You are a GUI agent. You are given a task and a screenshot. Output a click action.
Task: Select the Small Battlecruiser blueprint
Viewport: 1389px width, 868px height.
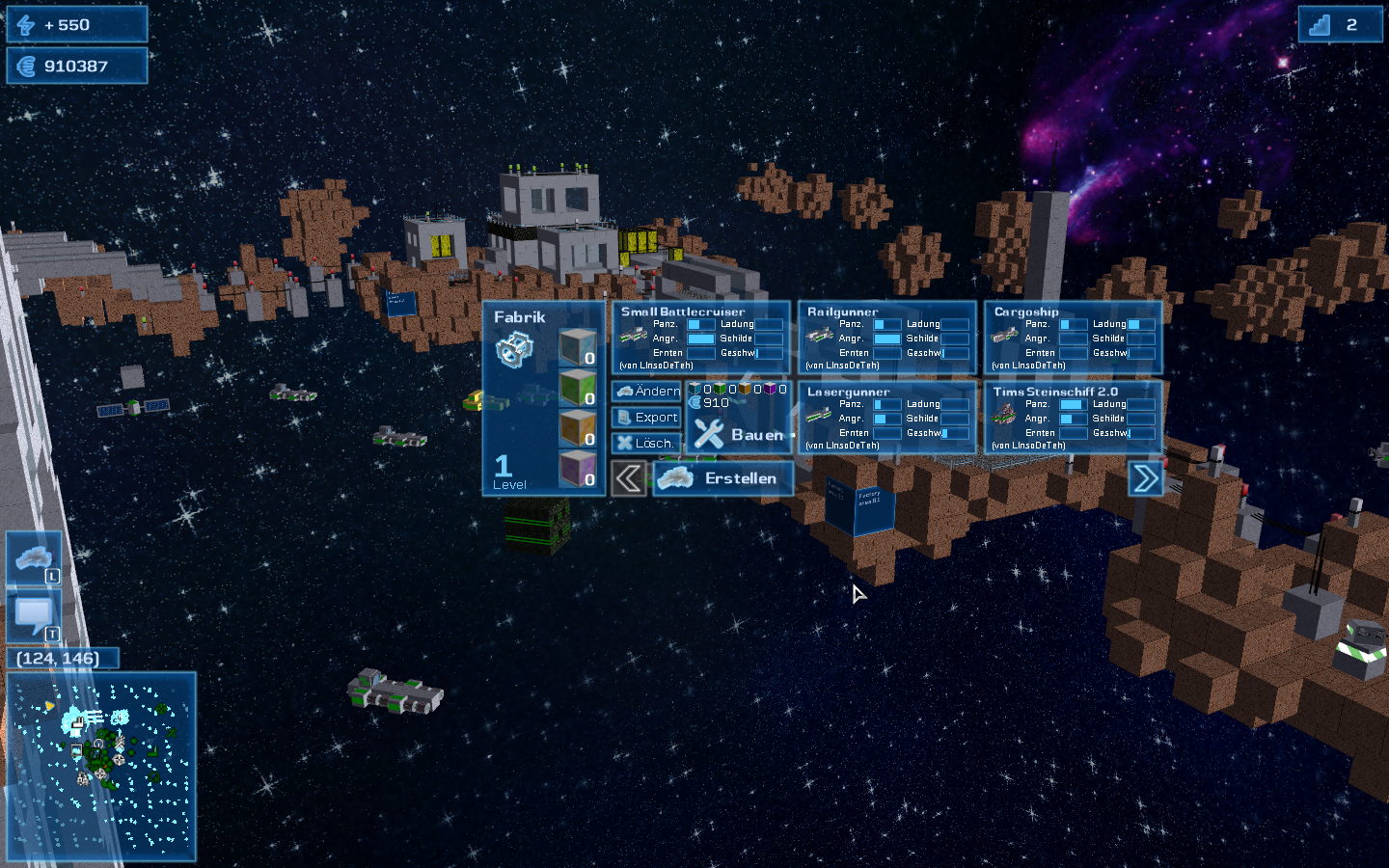click(701, 338)
